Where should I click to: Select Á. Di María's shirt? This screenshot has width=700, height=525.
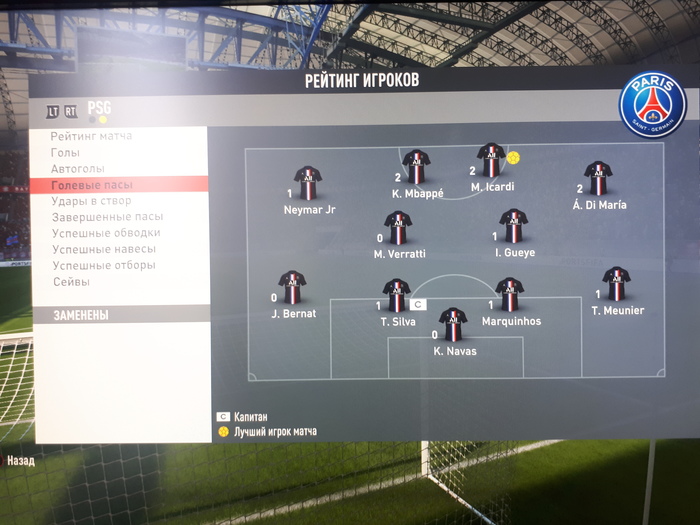[x=598, y=178]
